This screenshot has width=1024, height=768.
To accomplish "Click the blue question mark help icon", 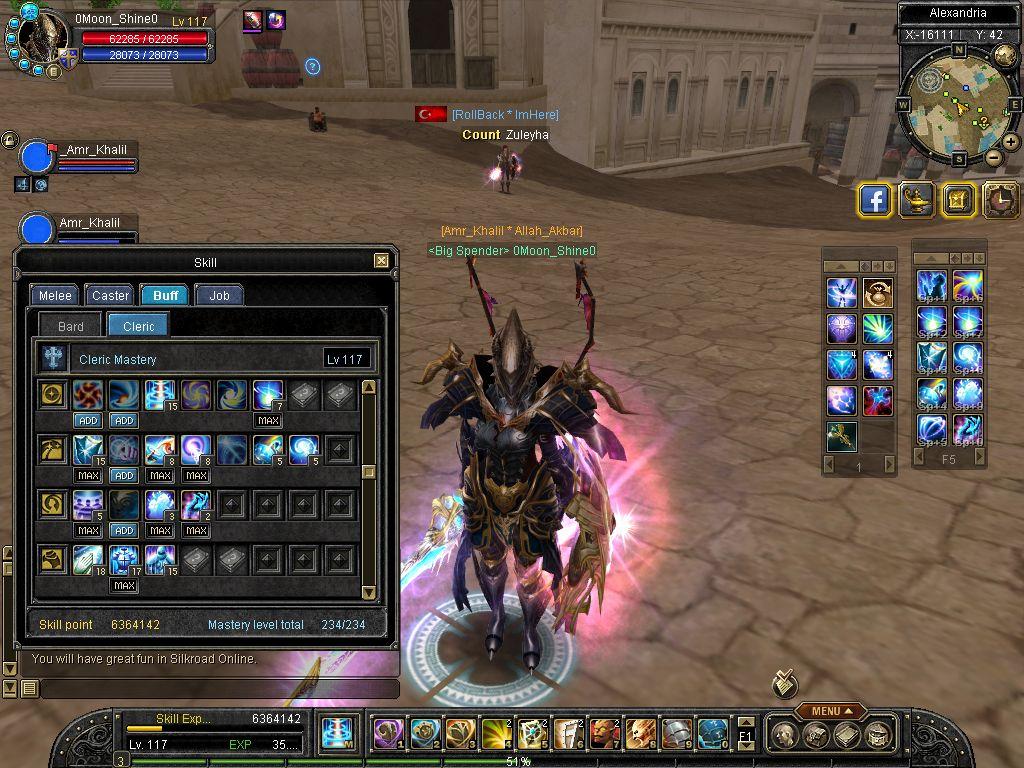I will [x=312, y=66].
